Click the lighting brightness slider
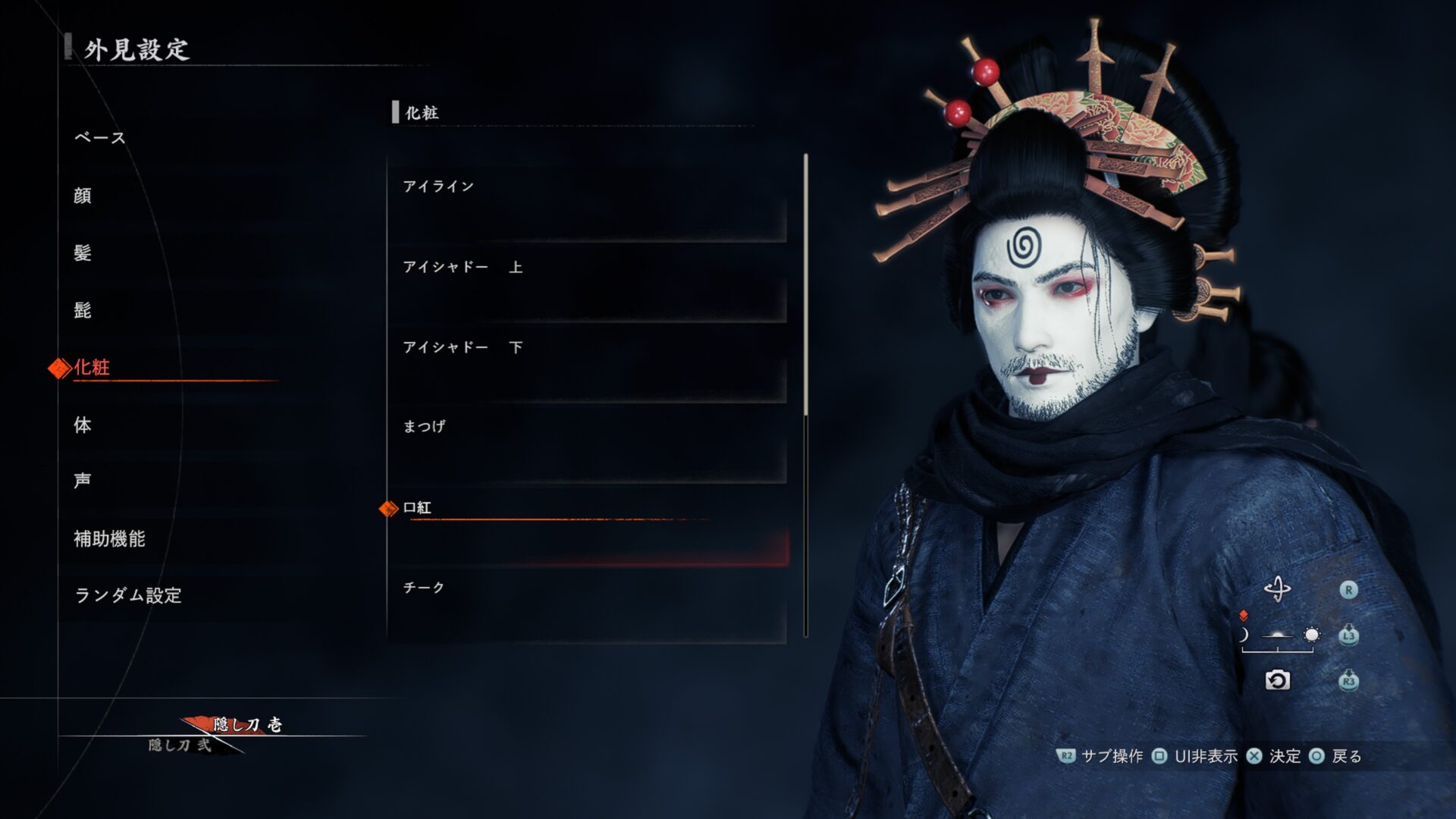This screenshot has height=819, width=1456. point(1278,635)
